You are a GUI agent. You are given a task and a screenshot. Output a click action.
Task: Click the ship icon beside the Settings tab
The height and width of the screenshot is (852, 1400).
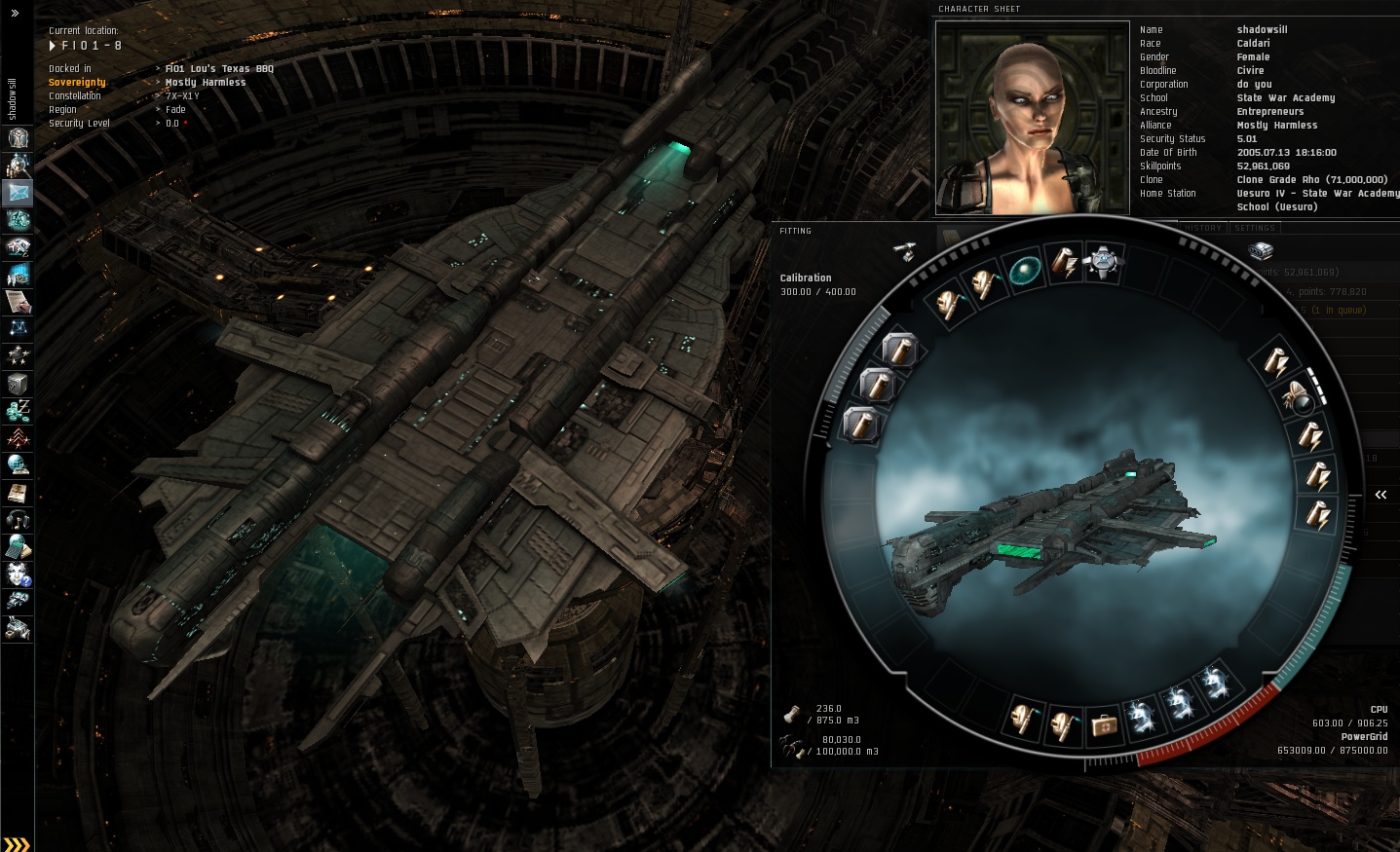[x=1261, y=250]
